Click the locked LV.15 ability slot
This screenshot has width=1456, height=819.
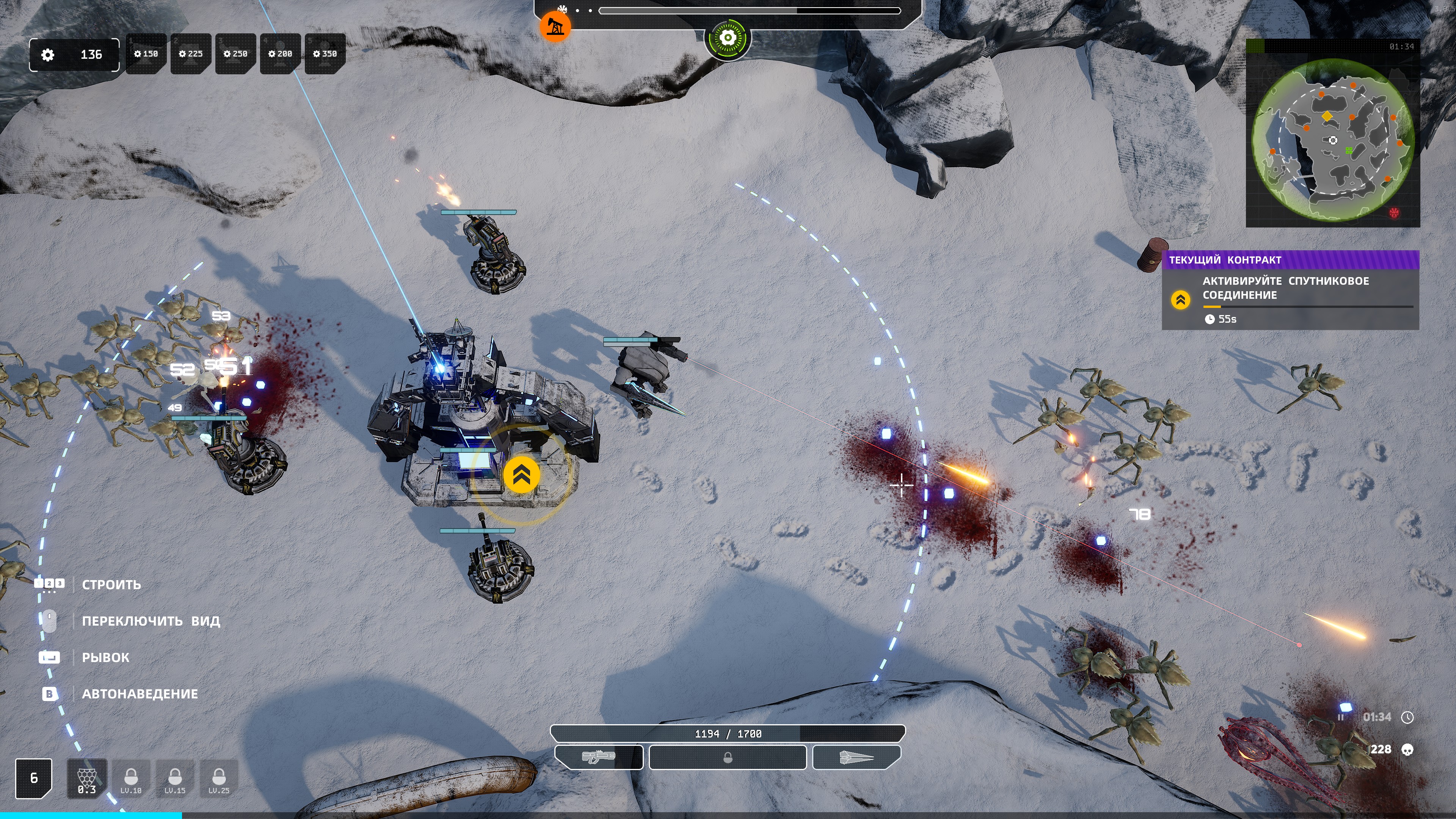coord(175,778)
